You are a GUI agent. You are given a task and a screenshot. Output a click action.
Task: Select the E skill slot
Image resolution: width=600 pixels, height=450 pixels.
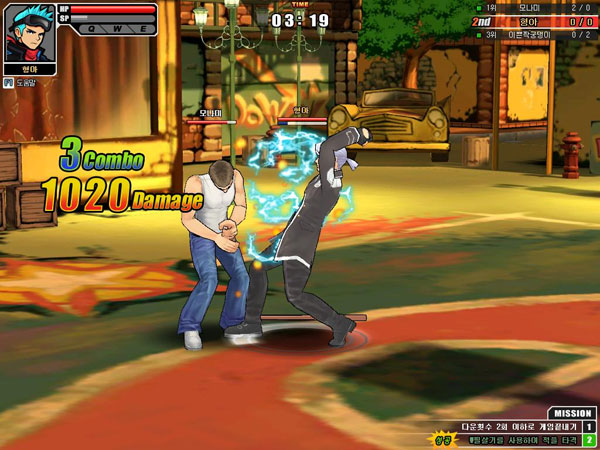tap(143, 29)
